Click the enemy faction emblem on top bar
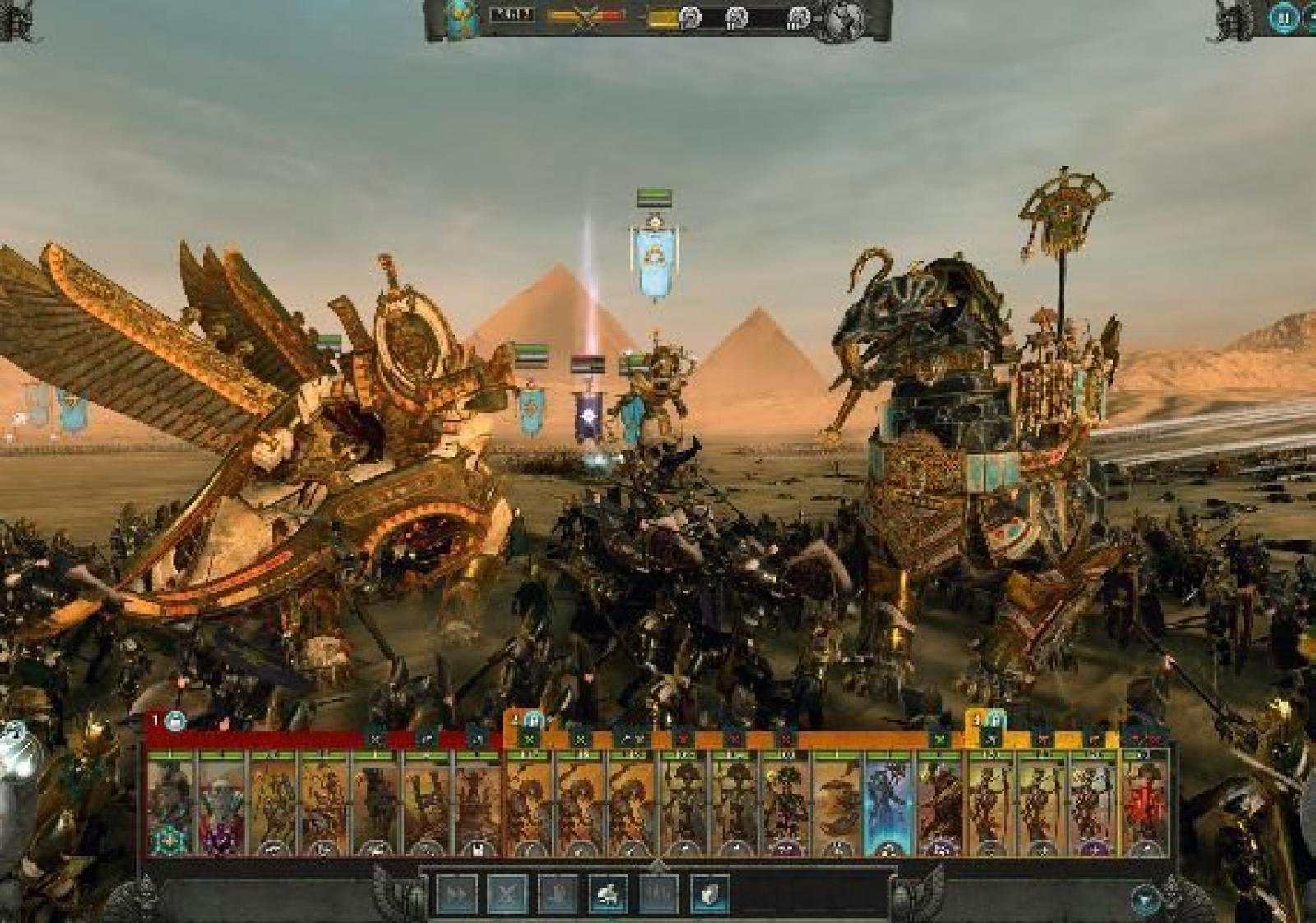 pyautogui.click(x=848, y=18)
